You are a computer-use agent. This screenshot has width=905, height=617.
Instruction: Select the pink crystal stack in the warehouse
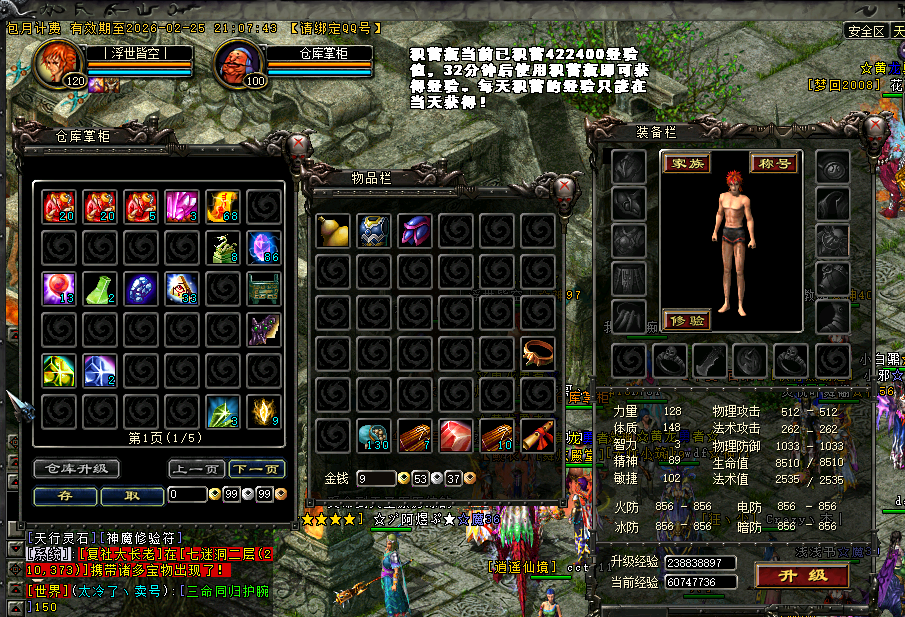point(181,206)
